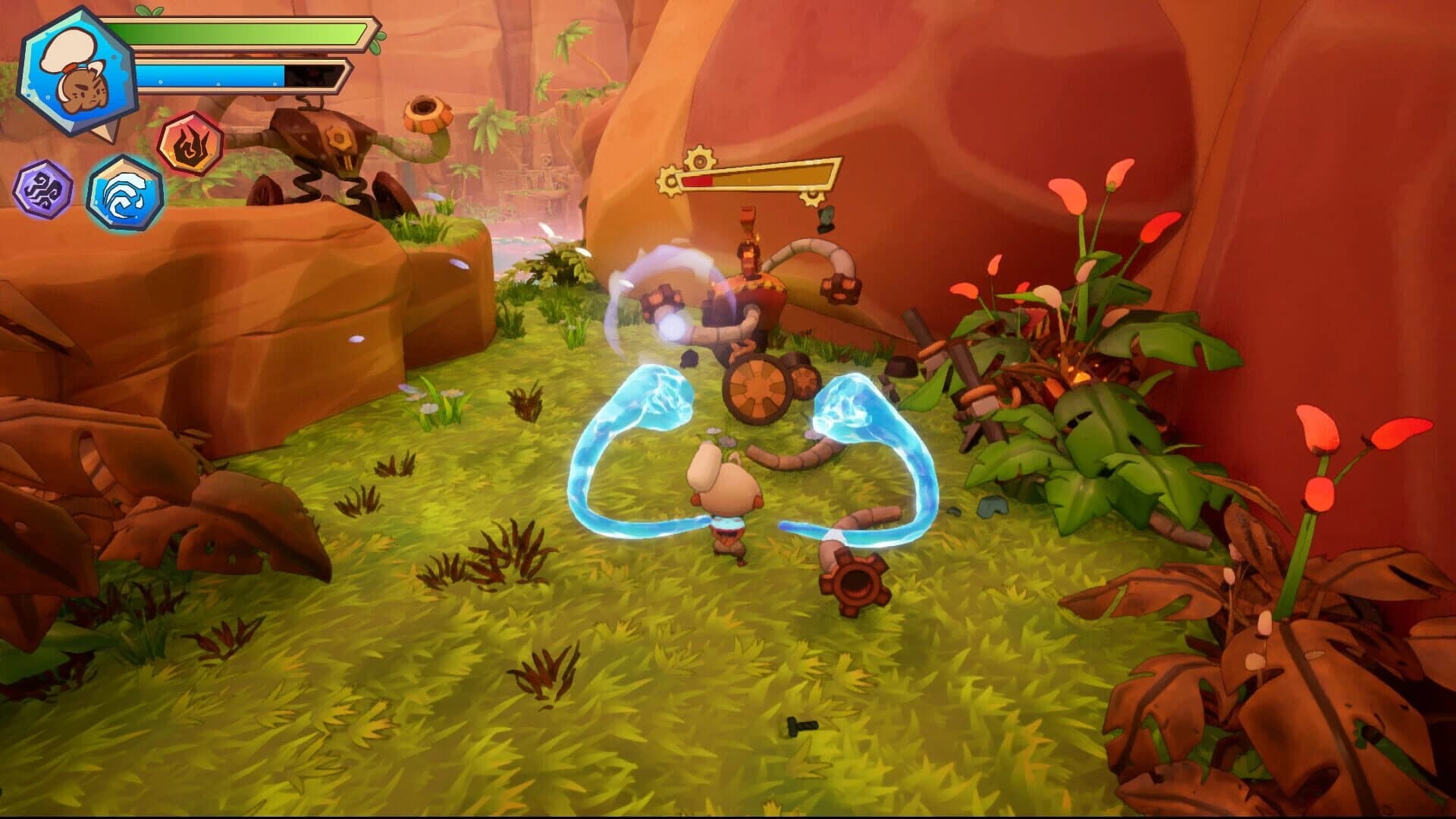Click the blue energy bar
Image resolution: width=1456 pixels, height=819 pixels.
coord(227,76)
